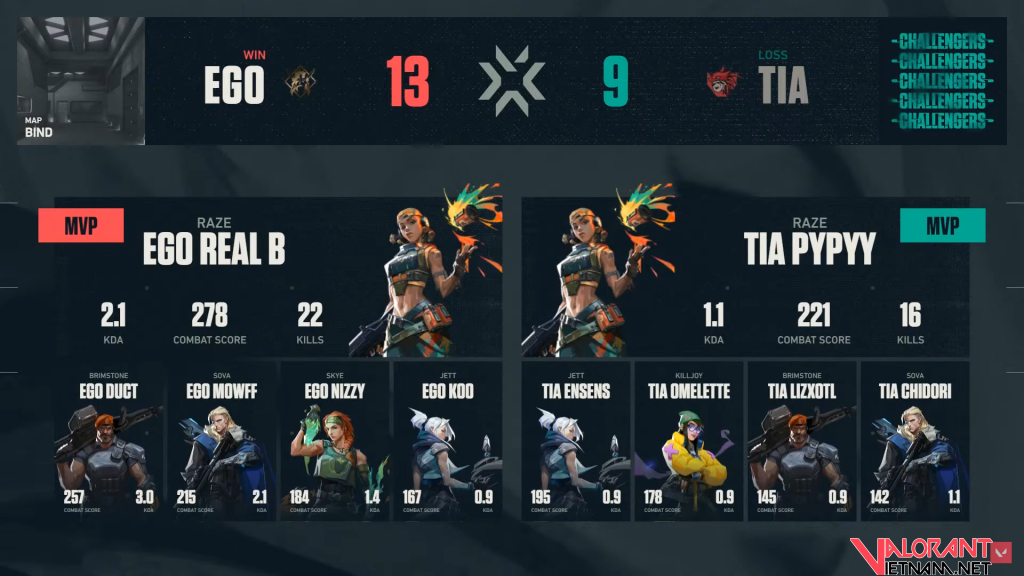
Task: Select the TIA ENSENS Jett player card
Action: click(x=576, y=440)
